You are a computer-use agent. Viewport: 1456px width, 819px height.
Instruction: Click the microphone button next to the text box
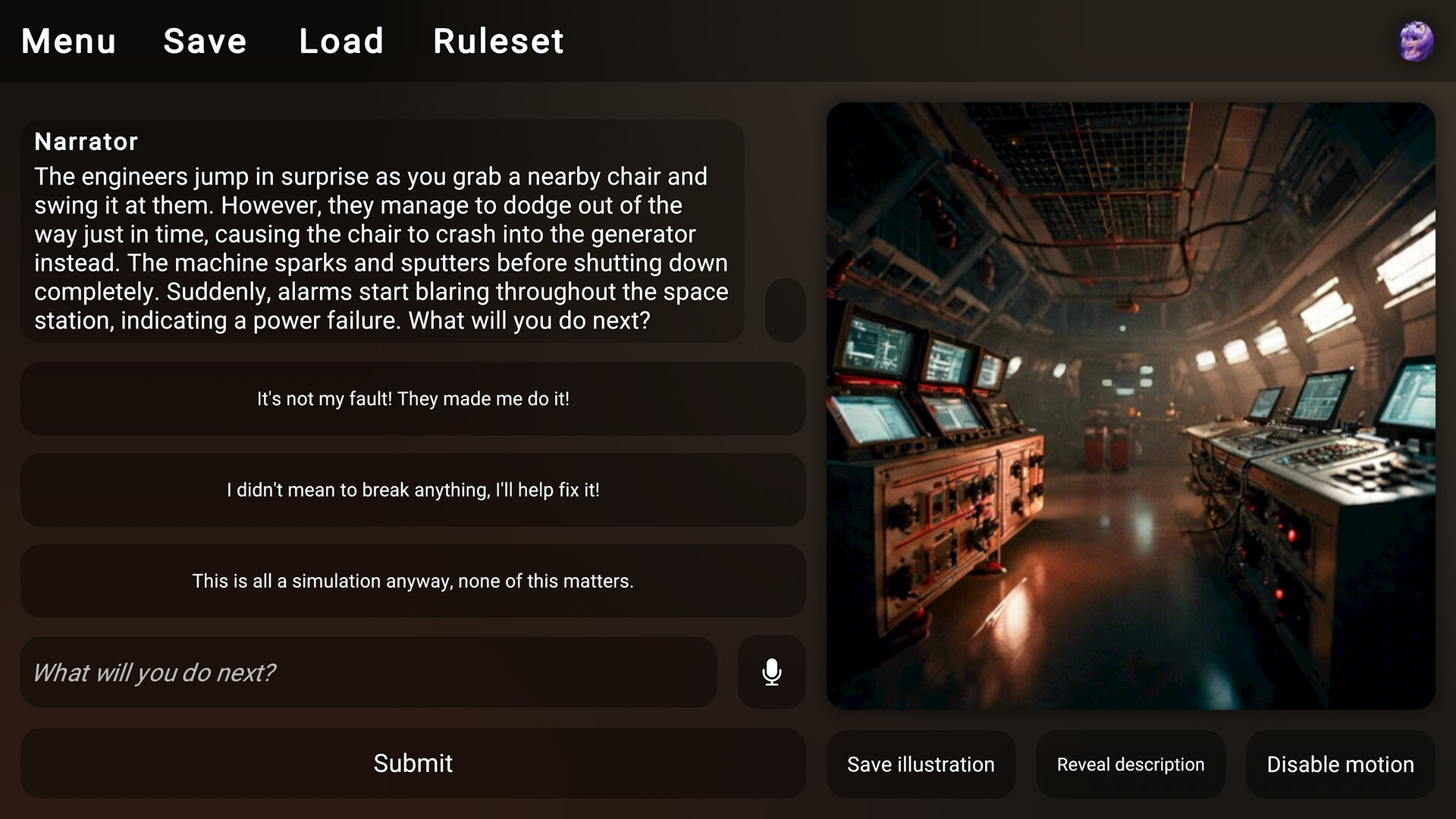(771, 673)
